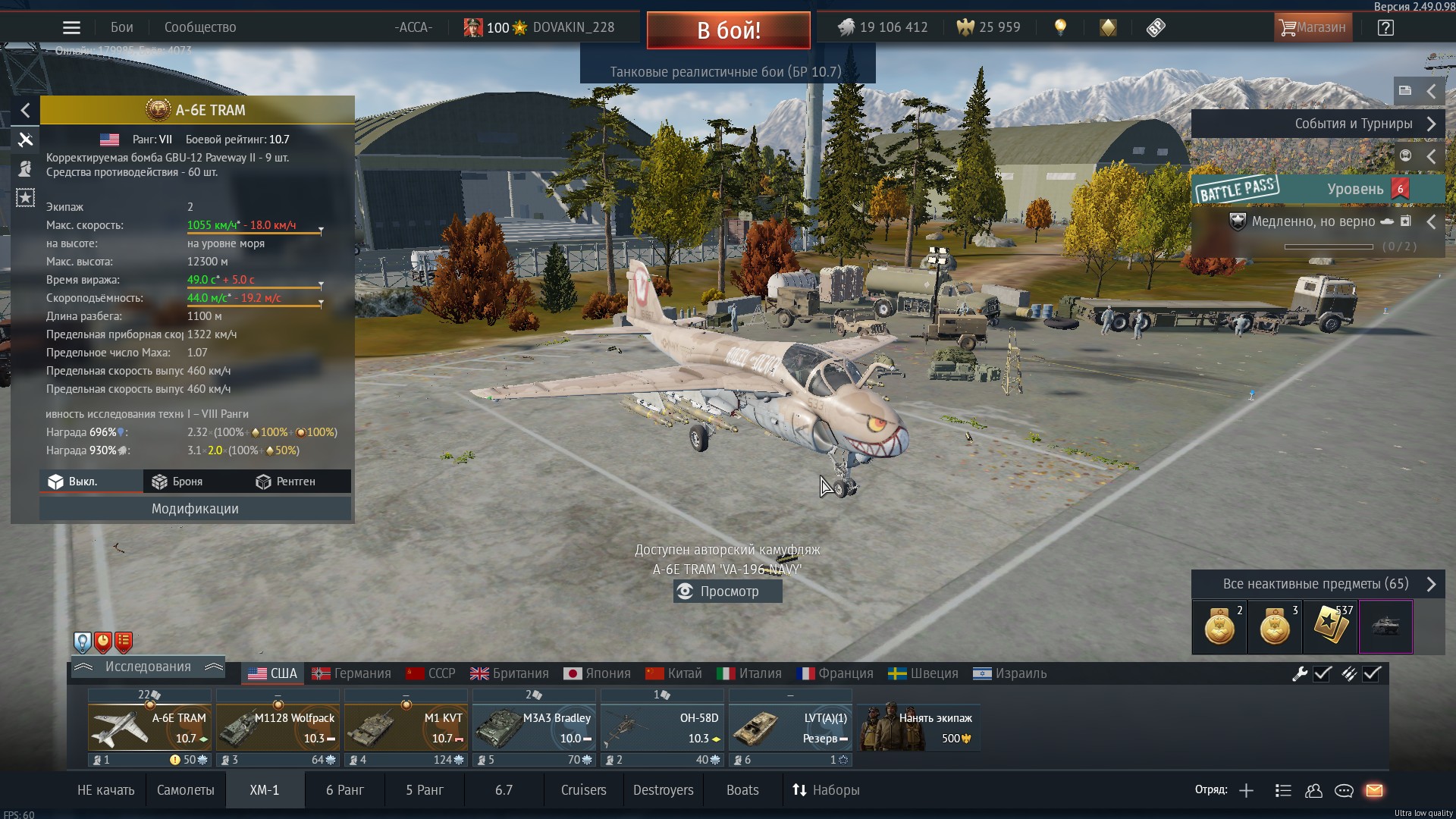The width and height of the screenshot is (1456, 819).
Task: Select the M3A3 Bradley crew slot
Action: click(x=534, y=727)
